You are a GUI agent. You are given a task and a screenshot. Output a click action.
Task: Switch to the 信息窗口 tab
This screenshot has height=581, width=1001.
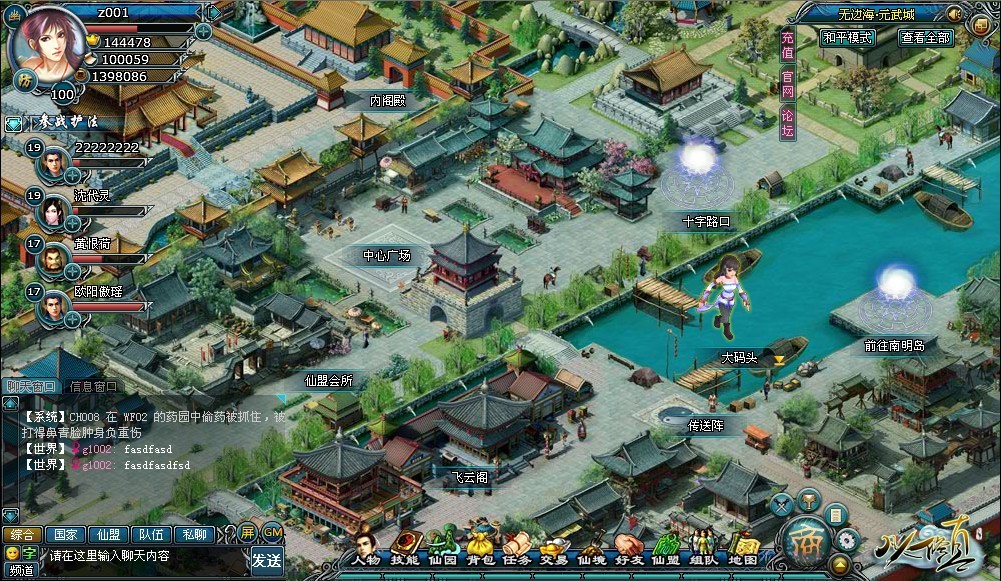tap(92, 387)
